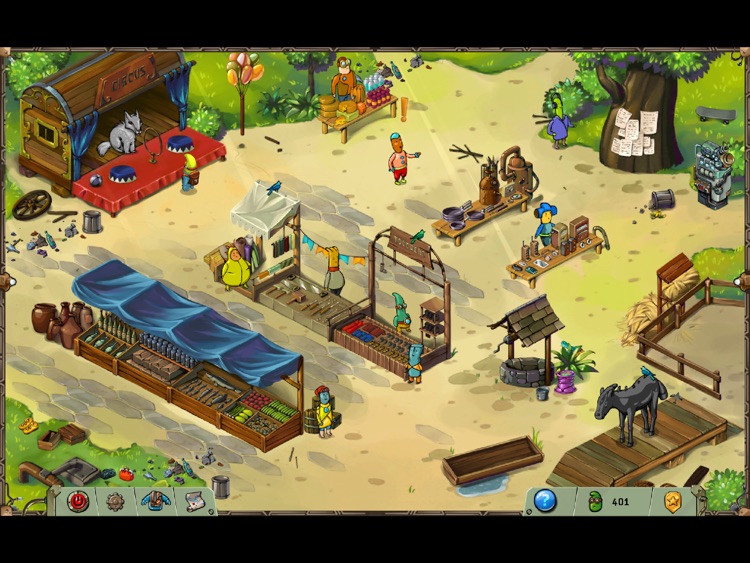The width and height of the screenshot is (750, 563).
Task: Open the backpack inventory
Action: pos(154,500)
